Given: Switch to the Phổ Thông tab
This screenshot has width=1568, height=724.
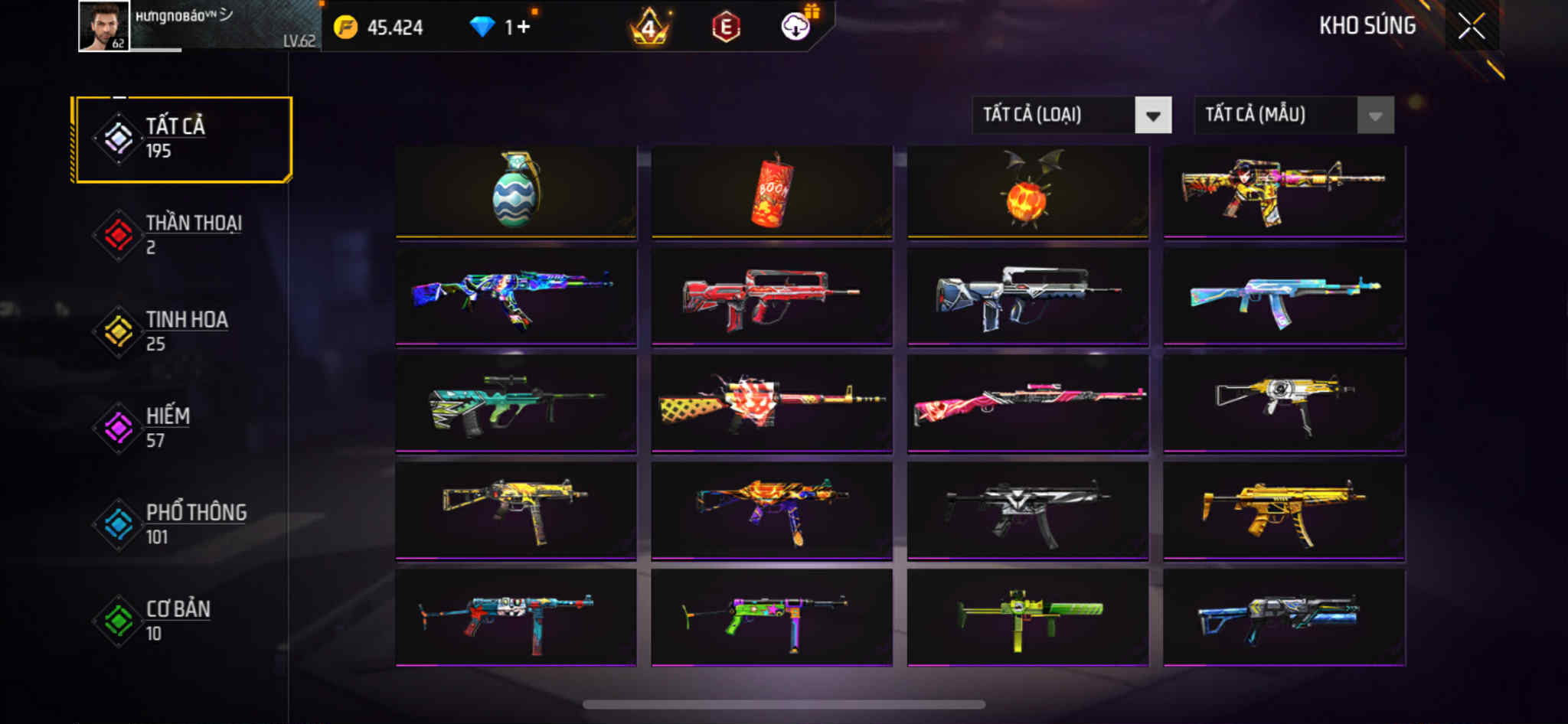Looking at the screenshot, I should point(182,524).
